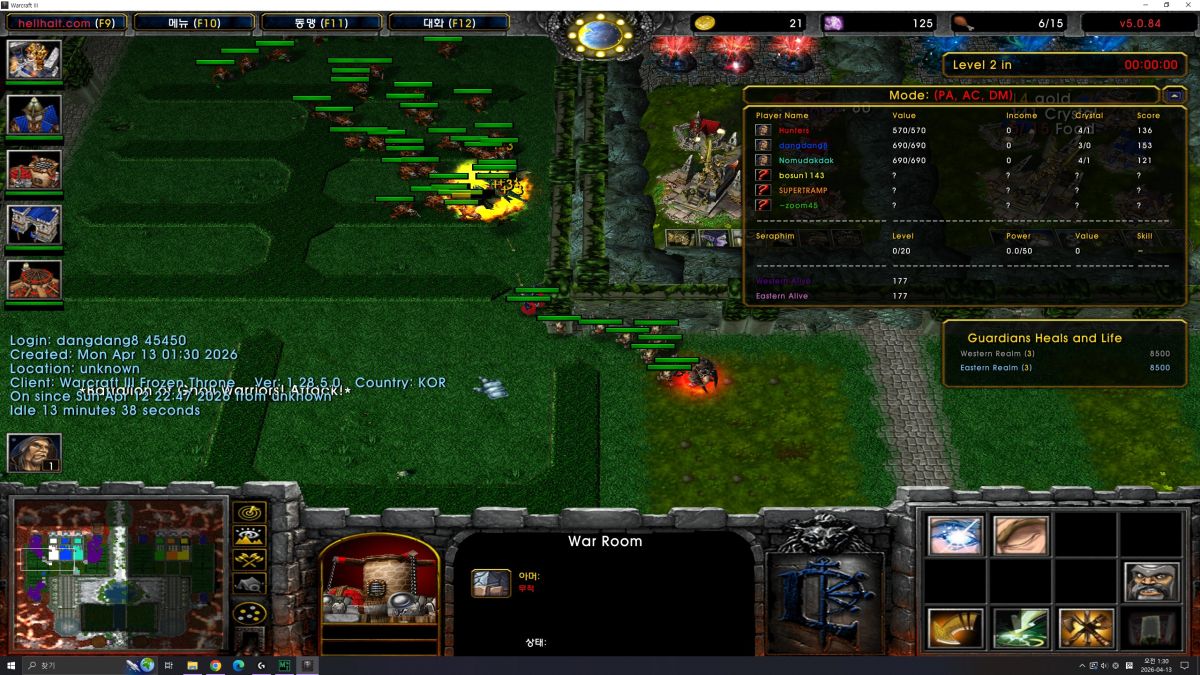Open the Chrome icon in the taskbar
The image size is (1200, 675).
tap(215, 665)
